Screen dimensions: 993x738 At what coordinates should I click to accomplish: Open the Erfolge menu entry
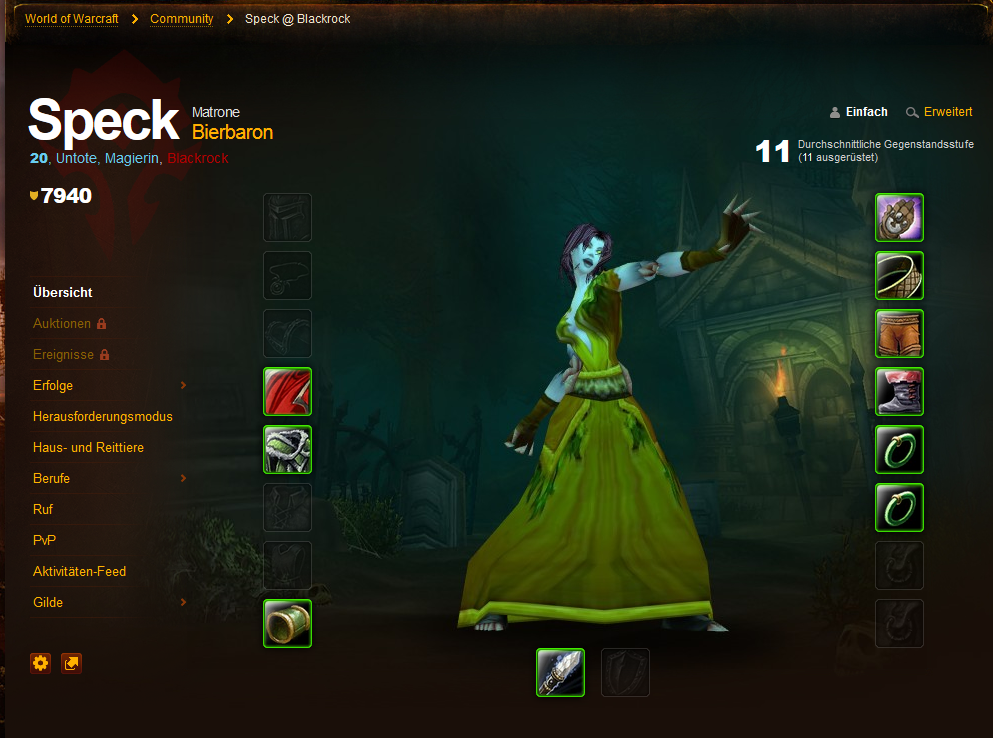[53, 386]
